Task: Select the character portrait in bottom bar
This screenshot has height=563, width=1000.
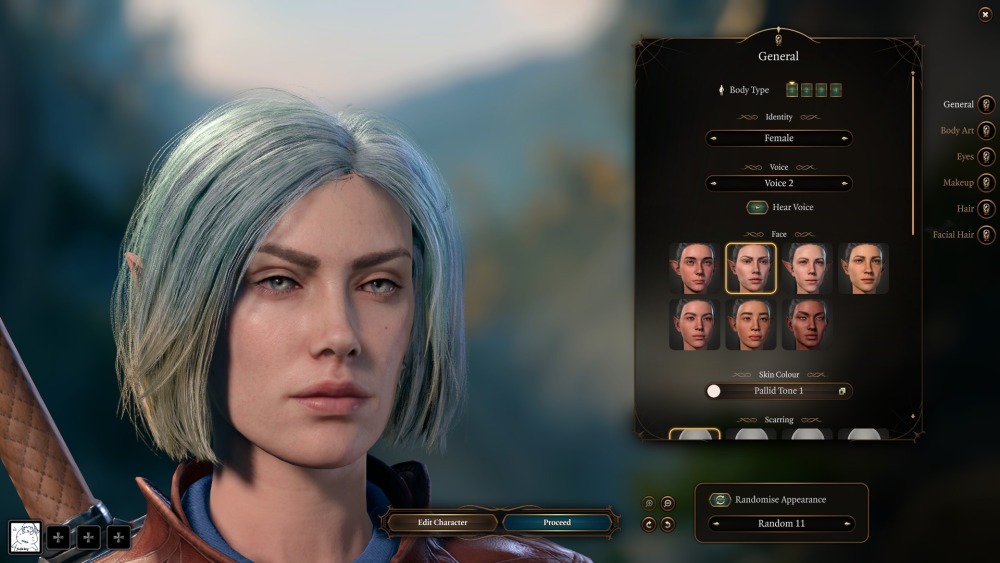Action: (x=25, y=537)
